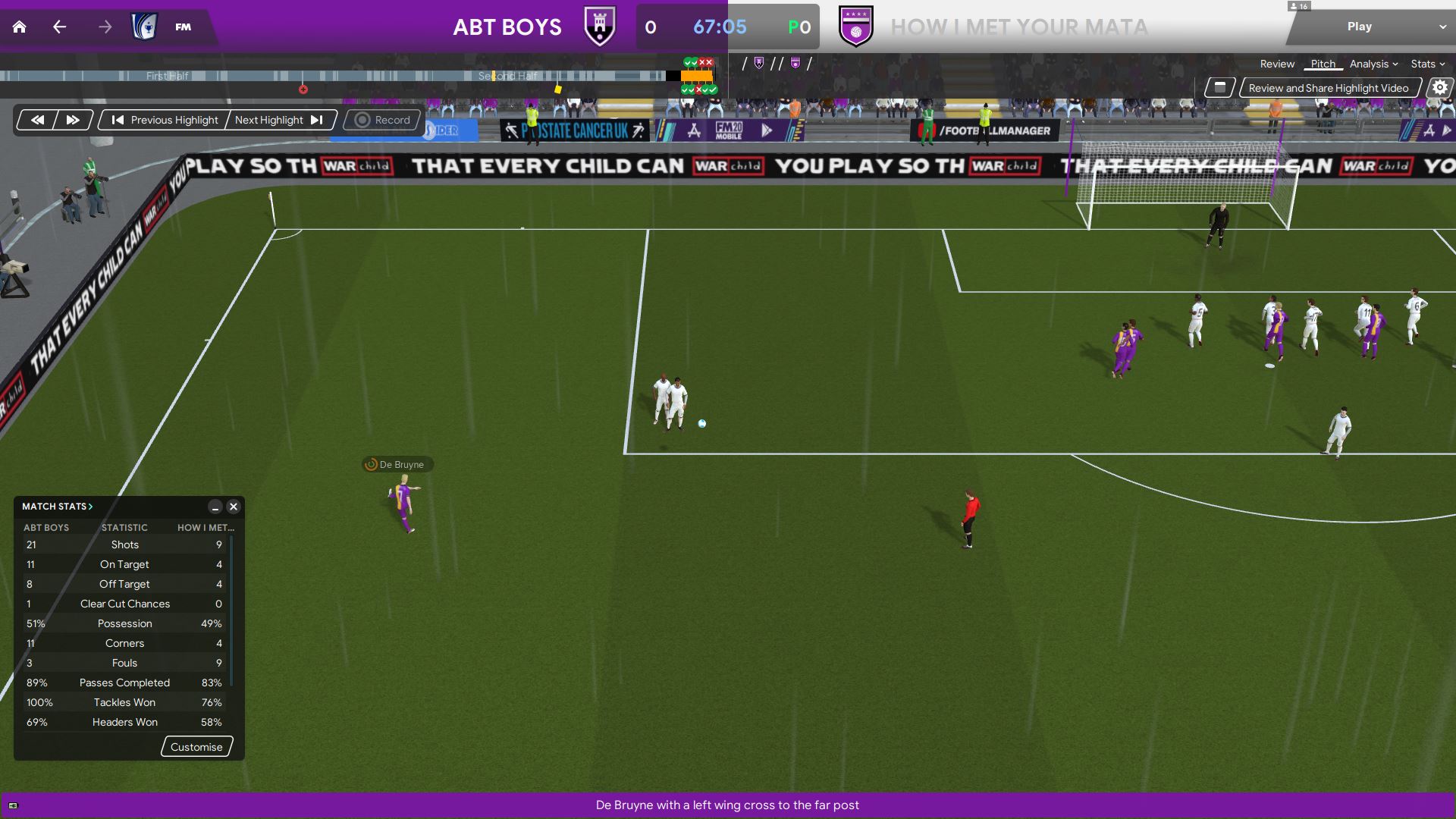Switch to the Pitch view tab
This screenshot has width=1456, height=819.
1323,64
